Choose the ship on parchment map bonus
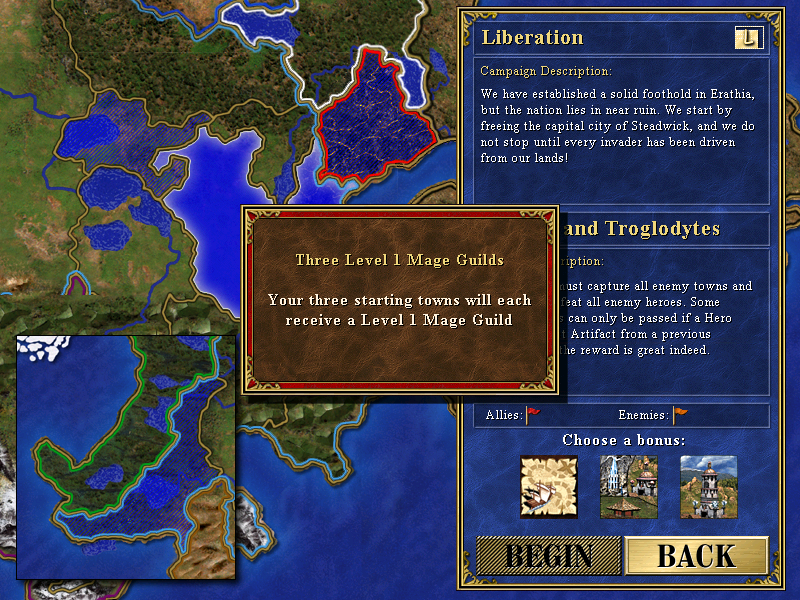800x600 pixels. (548, 486)
